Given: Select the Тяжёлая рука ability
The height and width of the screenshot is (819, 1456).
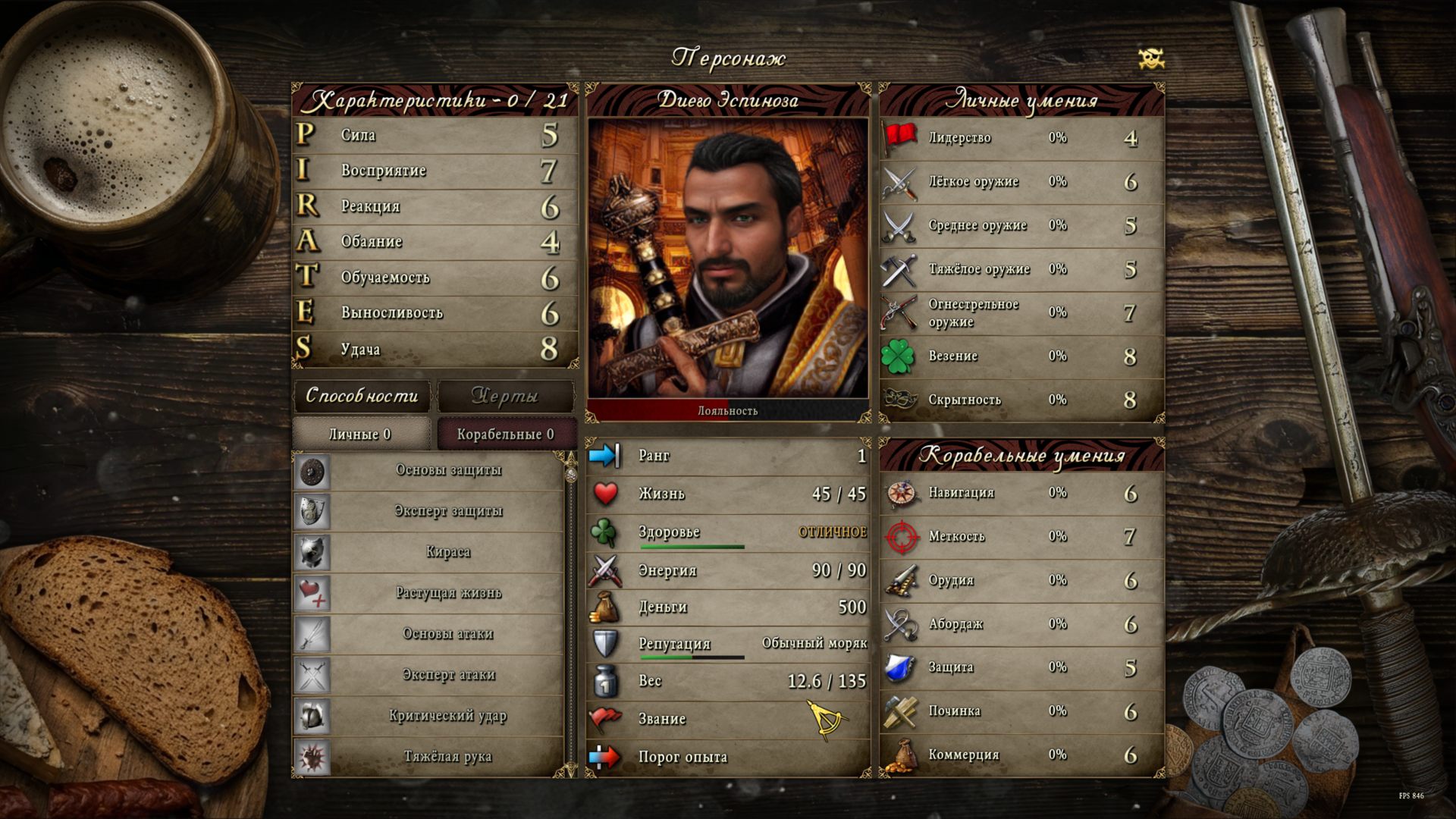Looking at the screenshot, I should tap(447, 757).
